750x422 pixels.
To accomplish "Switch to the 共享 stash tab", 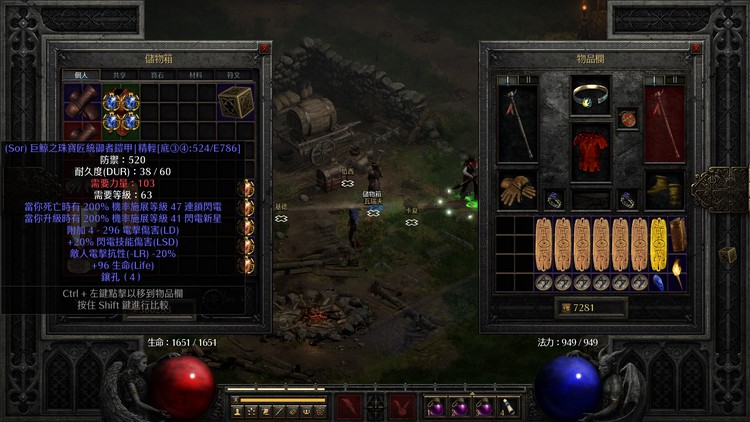I will pos(120,74).
